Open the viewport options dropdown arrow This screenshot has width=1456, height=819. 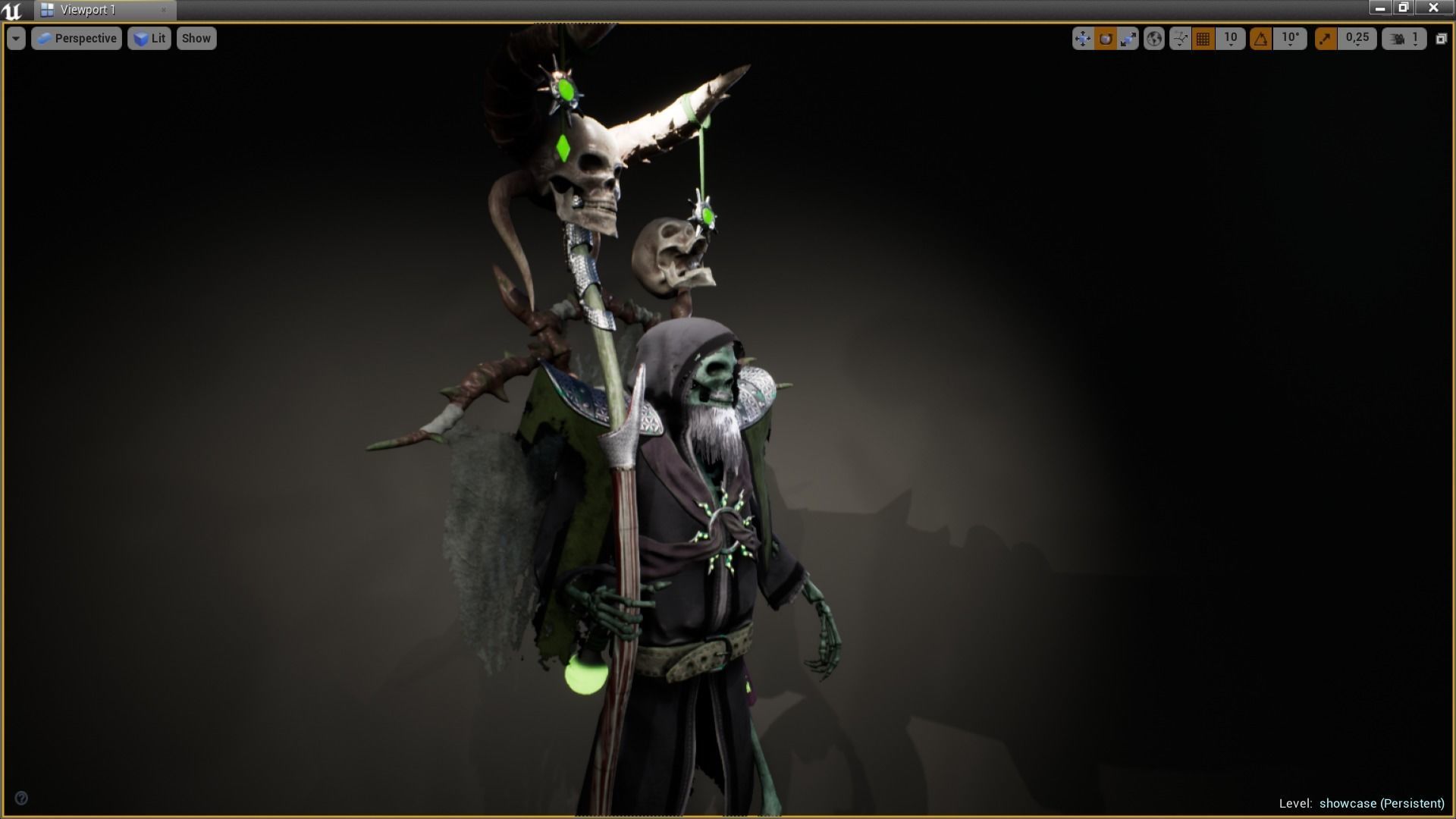pyautogui.click(x=15, y=38)
